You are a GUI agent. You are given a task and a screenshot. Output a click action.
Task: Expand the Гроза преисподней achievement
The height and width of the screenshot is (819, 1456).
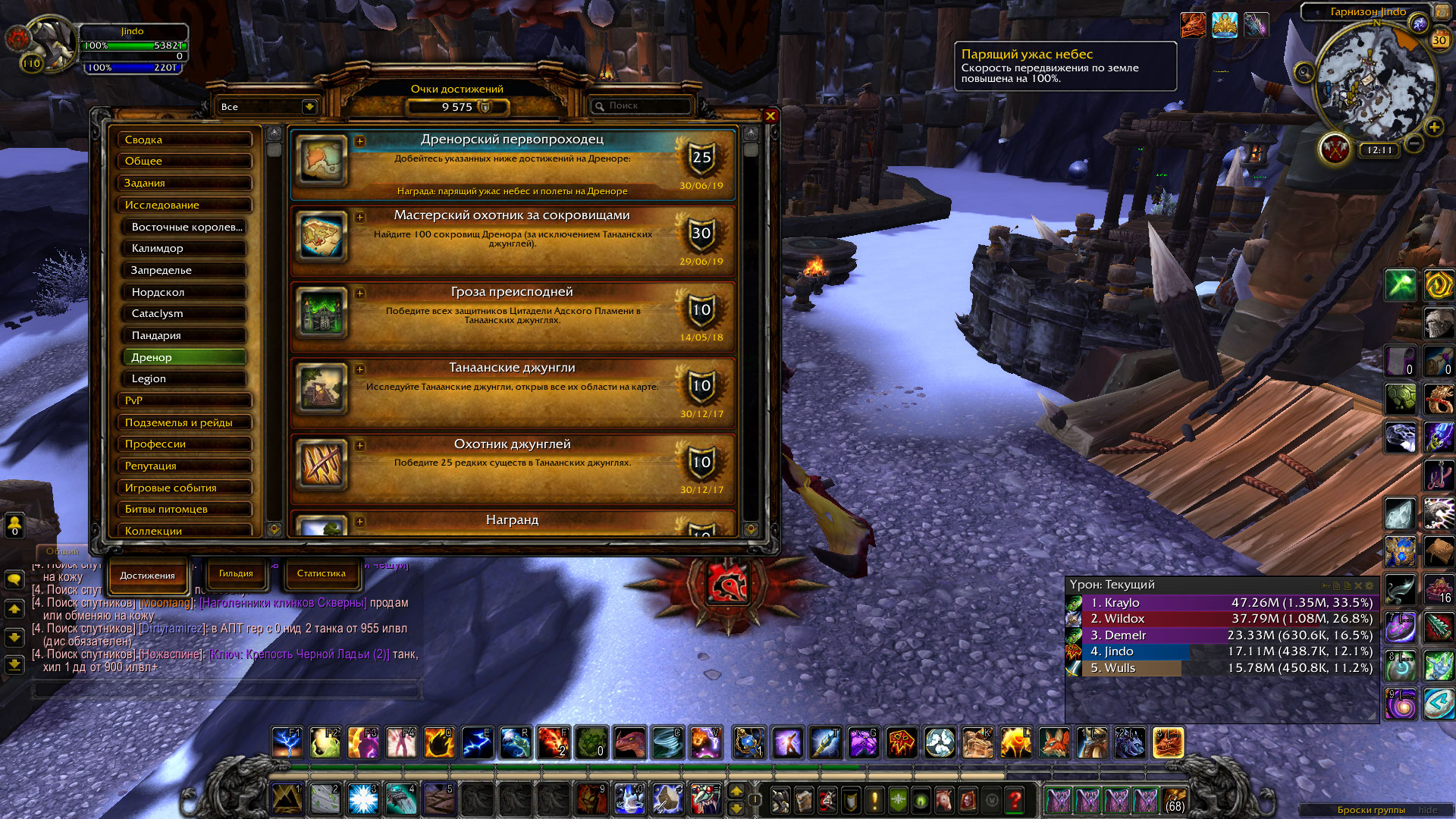pyautogui.click(x=360, y=293)
